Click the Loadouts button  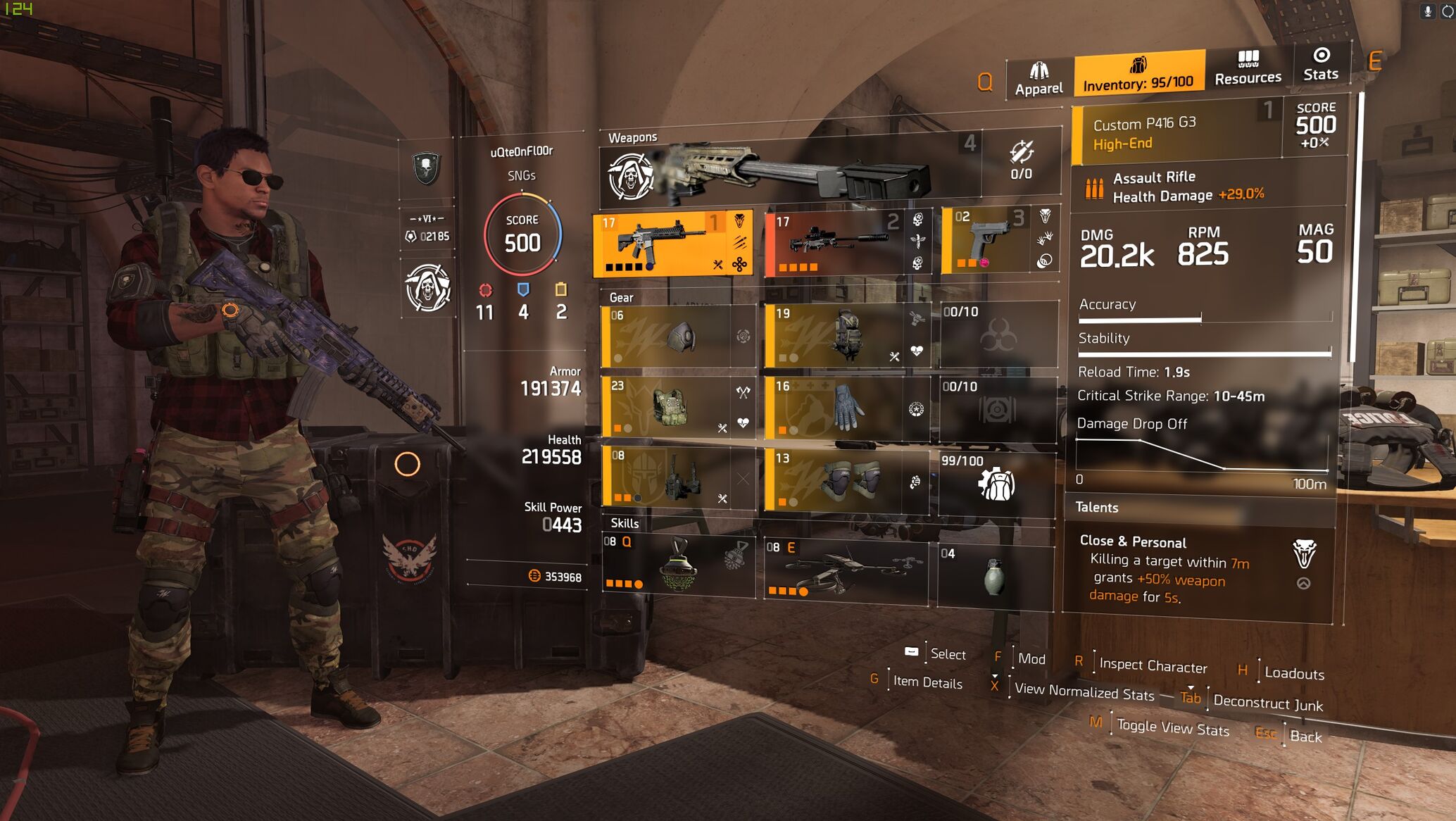point(1294,673)
